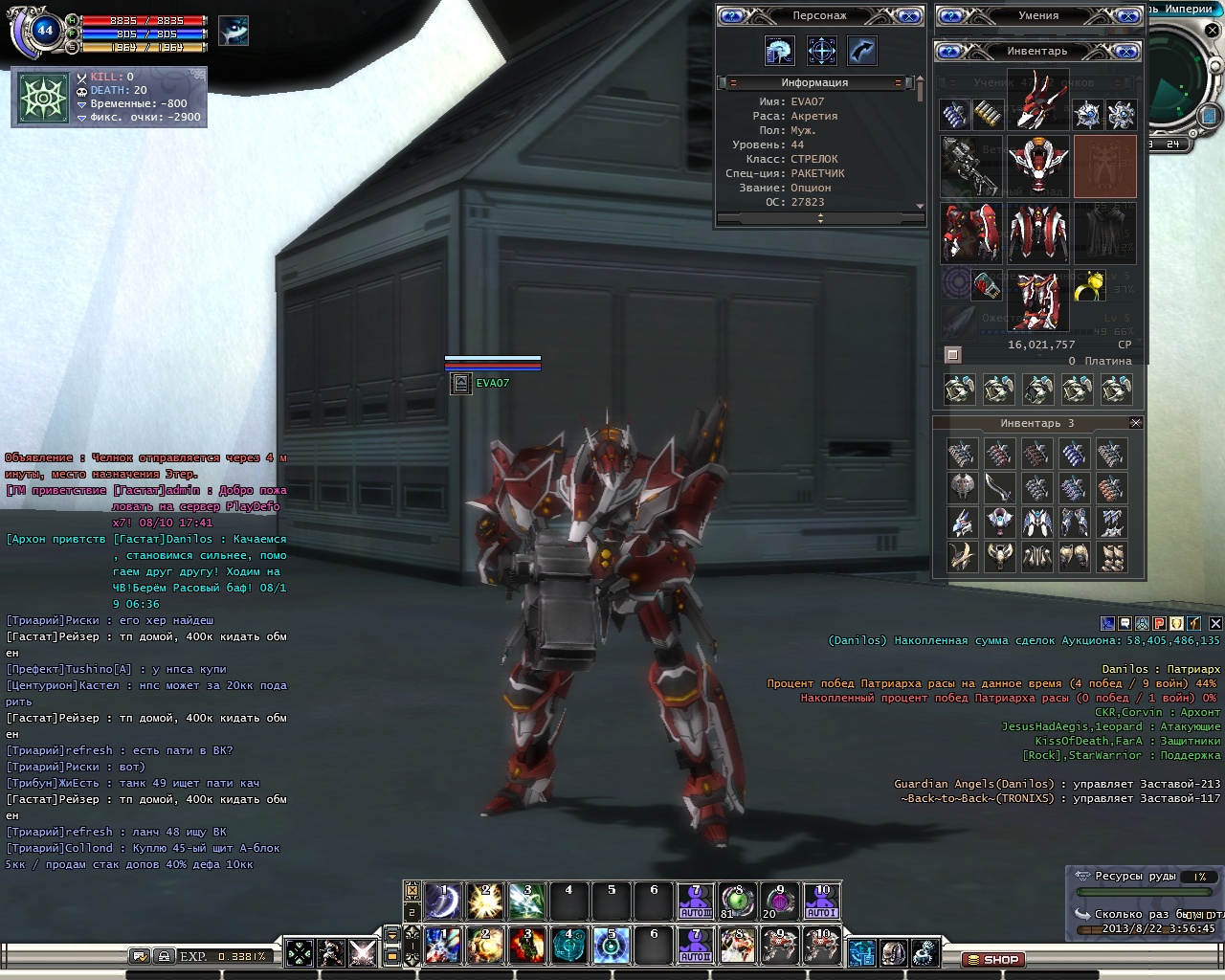Use the green orb item with 81 count

click(737, 901)
